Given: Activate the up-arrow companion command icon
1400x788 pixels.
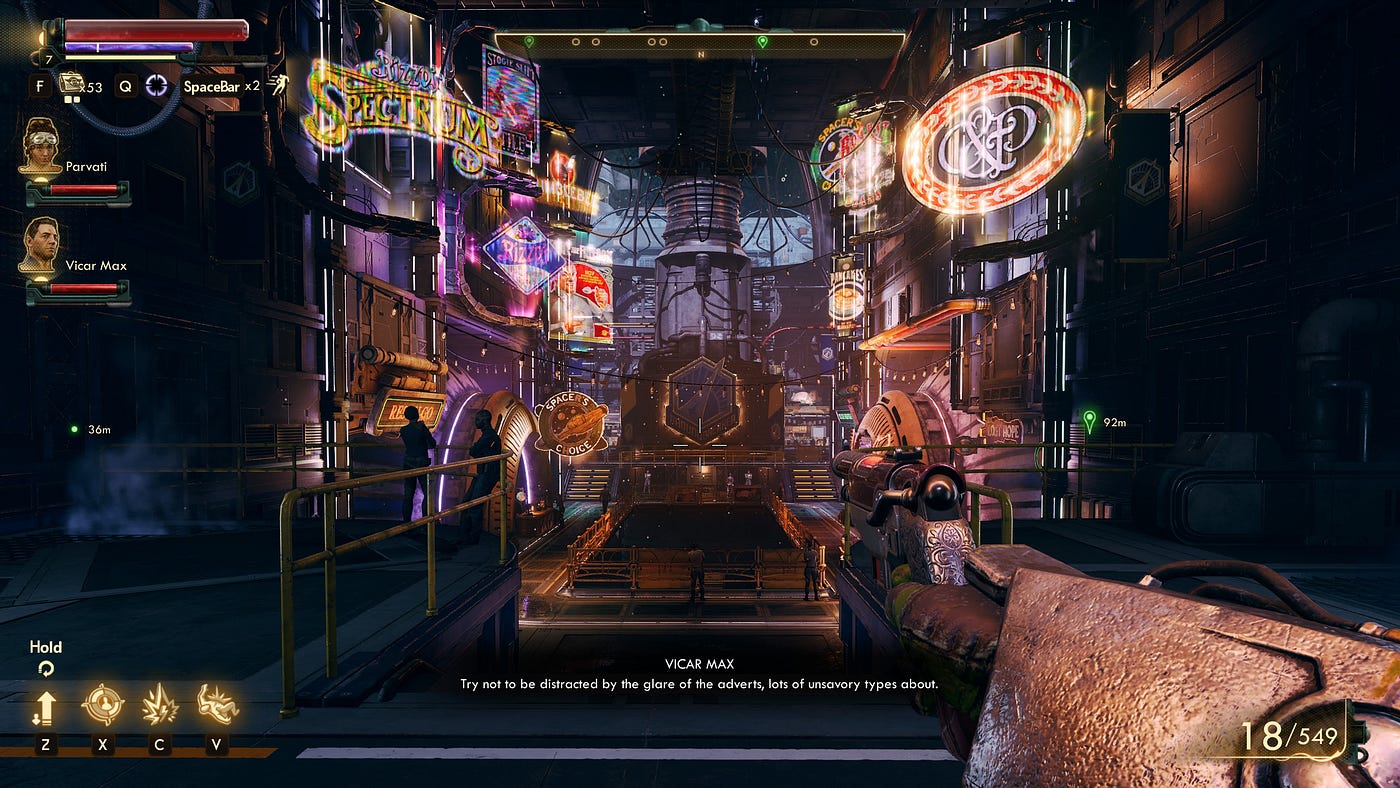Looking at the screenshot, I should pos(45,707).
